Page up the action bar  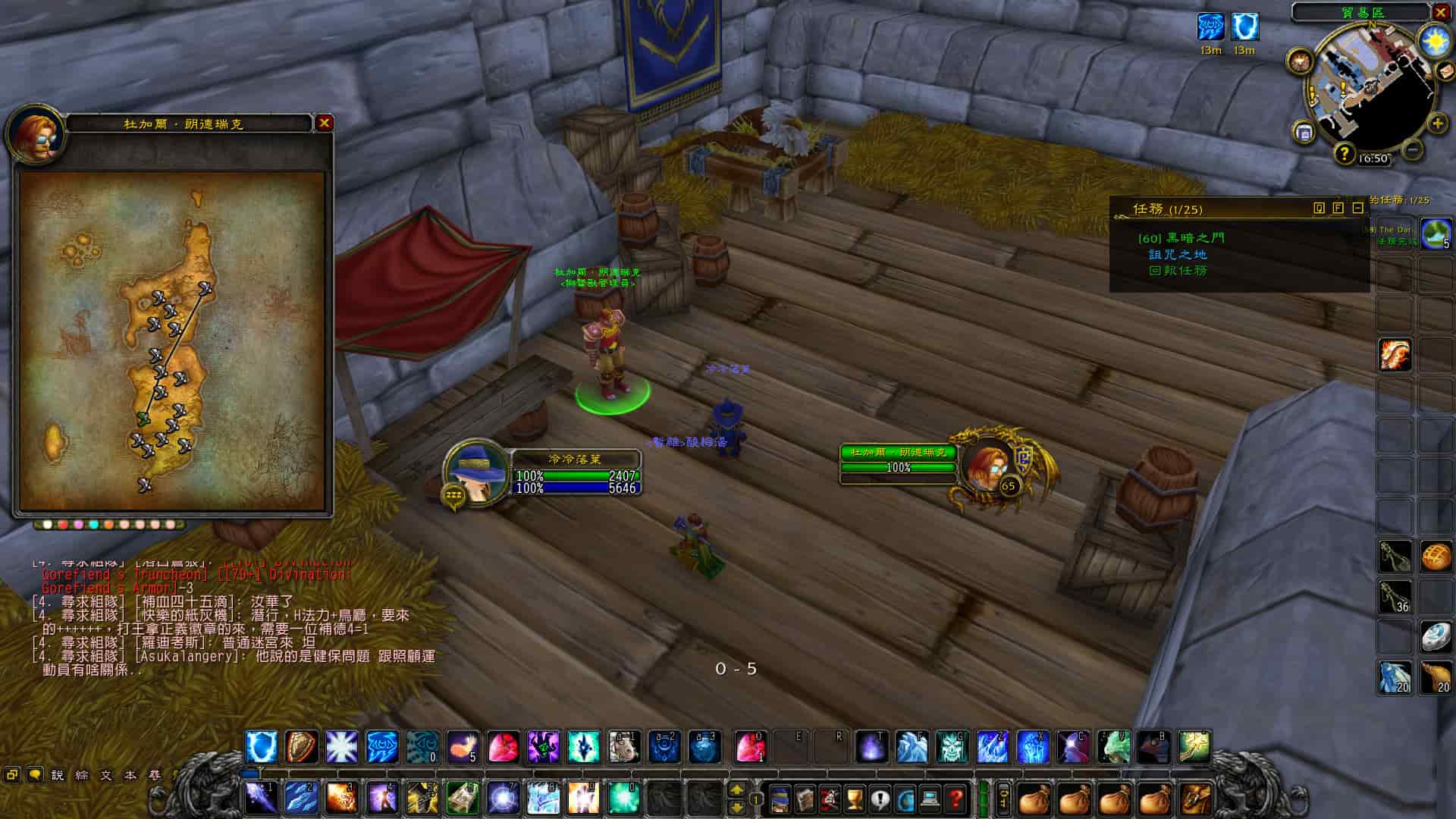coord(736,789)
